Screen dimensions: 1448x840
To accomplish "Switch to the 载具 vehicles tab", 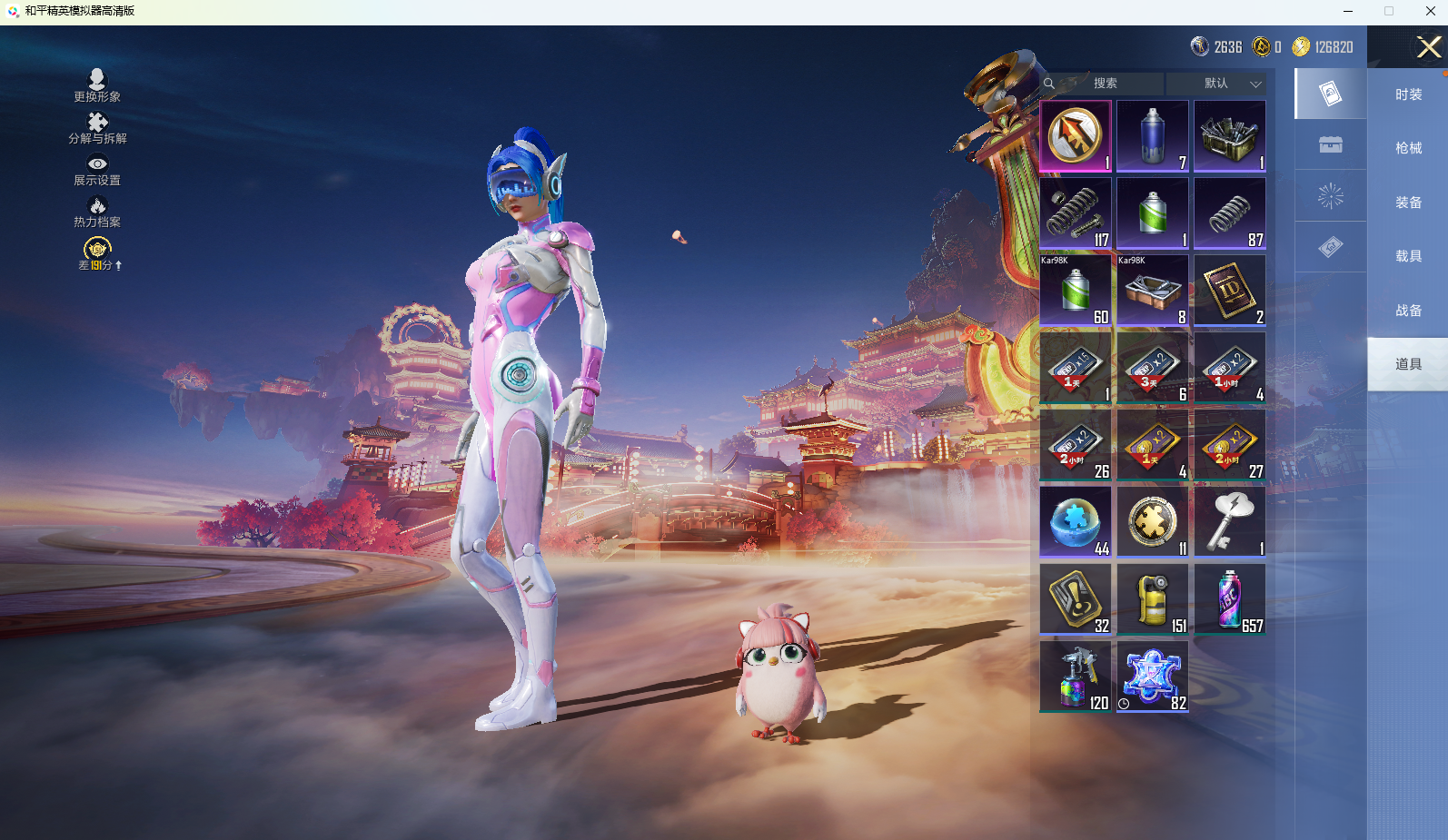I will tap(1408, 256).
